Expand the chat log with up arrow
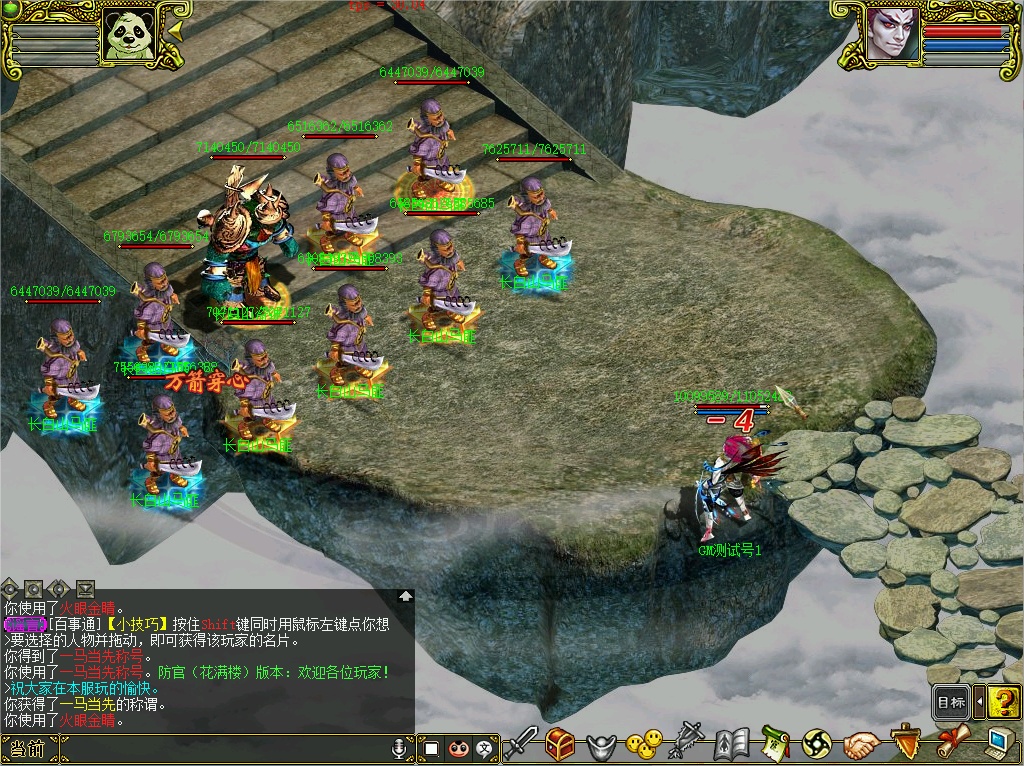1024x766 pixels. 405,595
